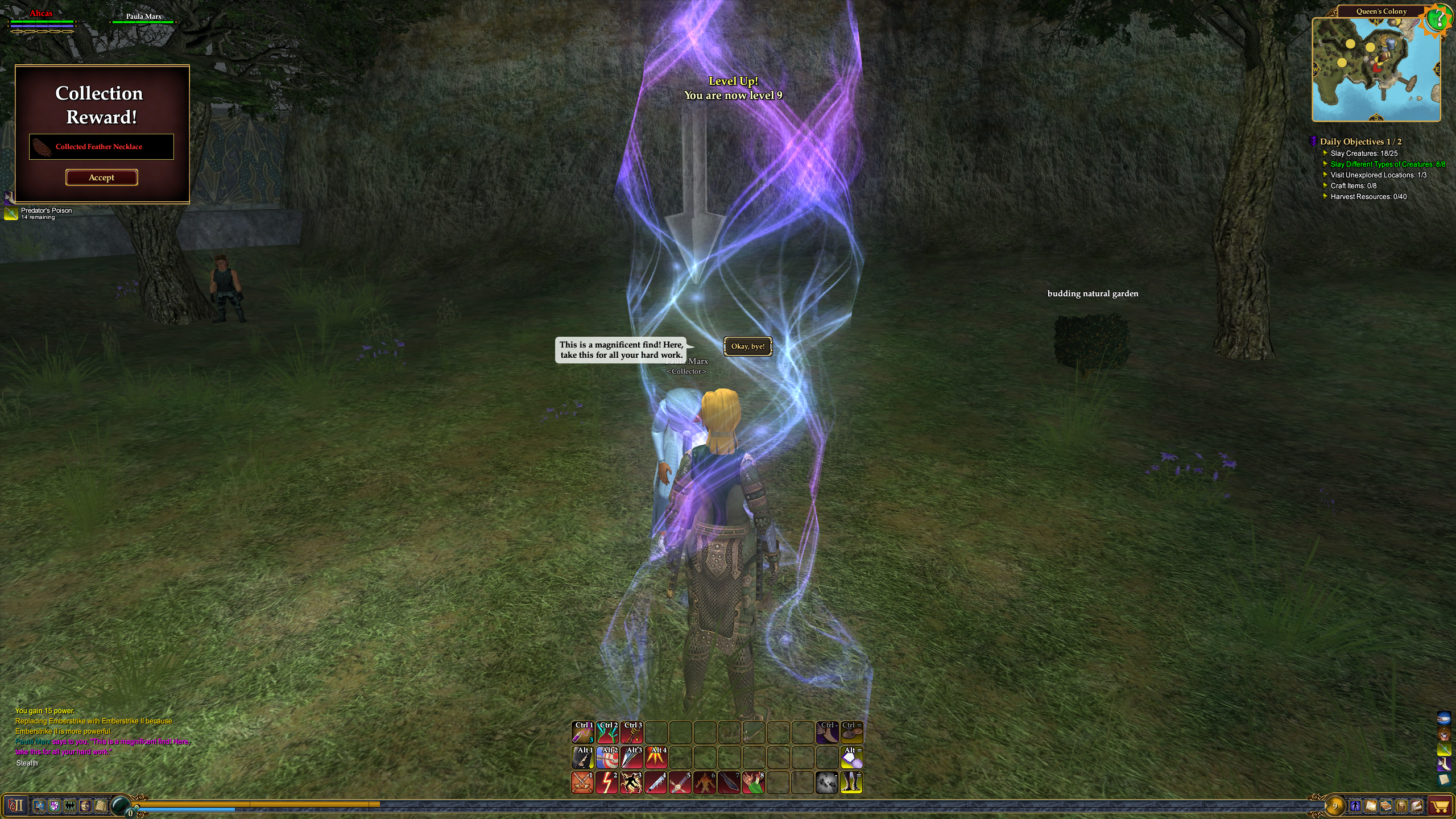1456x819 pixels.
Task: Click the green question mark help icon
Action: [1438, 20]
